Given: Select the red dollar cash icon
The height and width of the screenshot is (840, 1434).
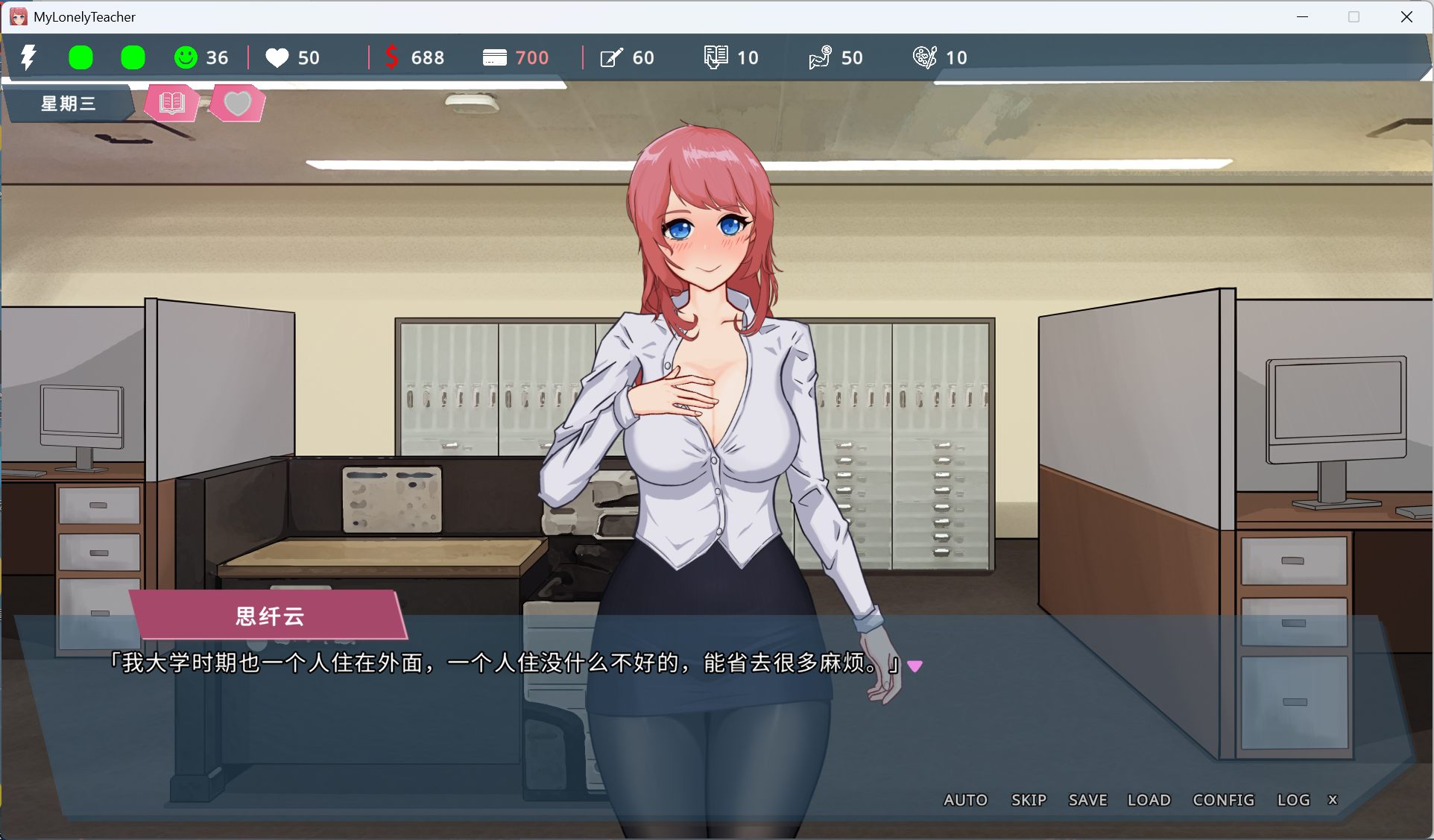Looking at the screenshot, I should tap(393, 57).
